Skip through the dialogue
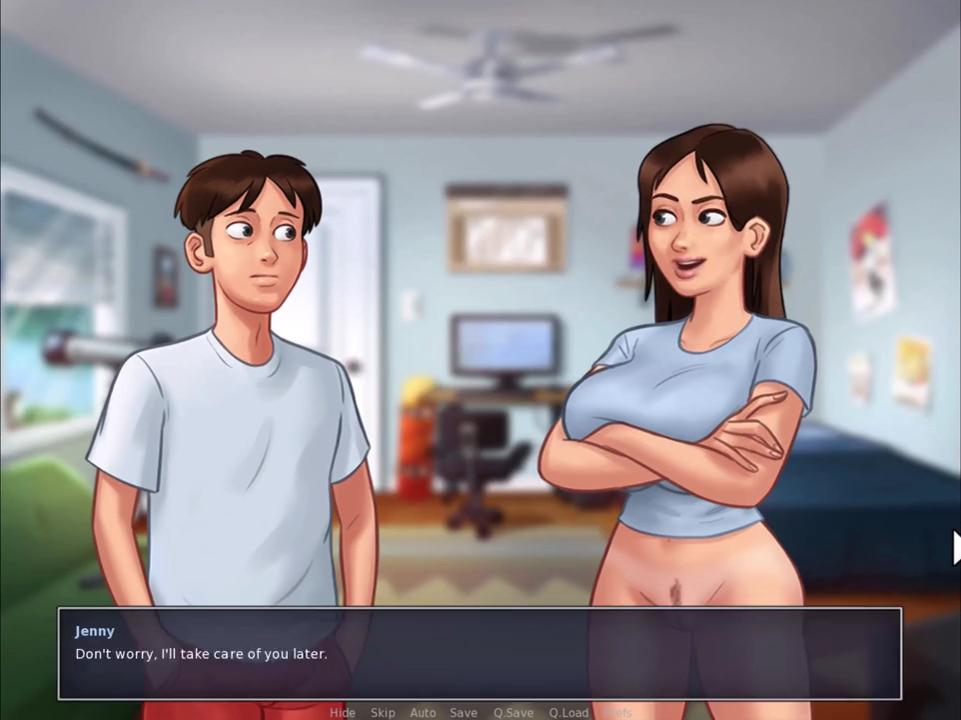961x720 pixels. click(382, 712)
